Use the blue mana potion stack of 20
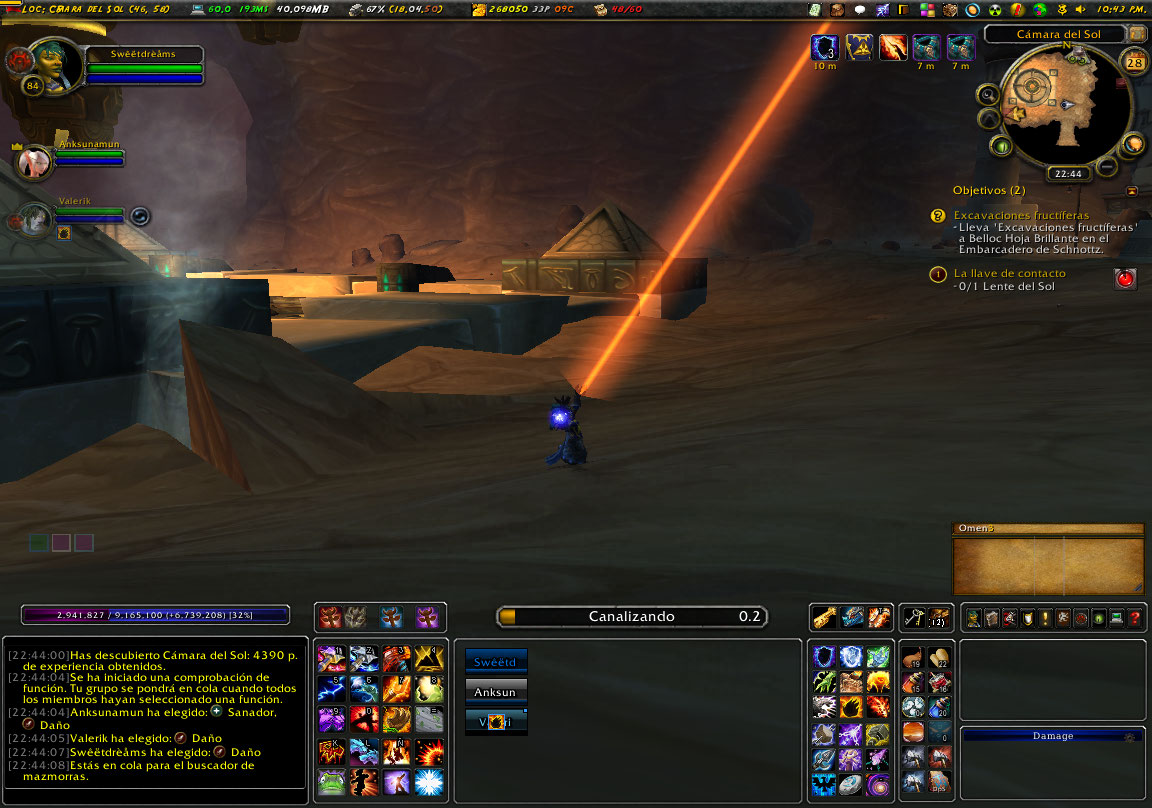The height and width of the screenshot is (808, 1152). point(939,707)
